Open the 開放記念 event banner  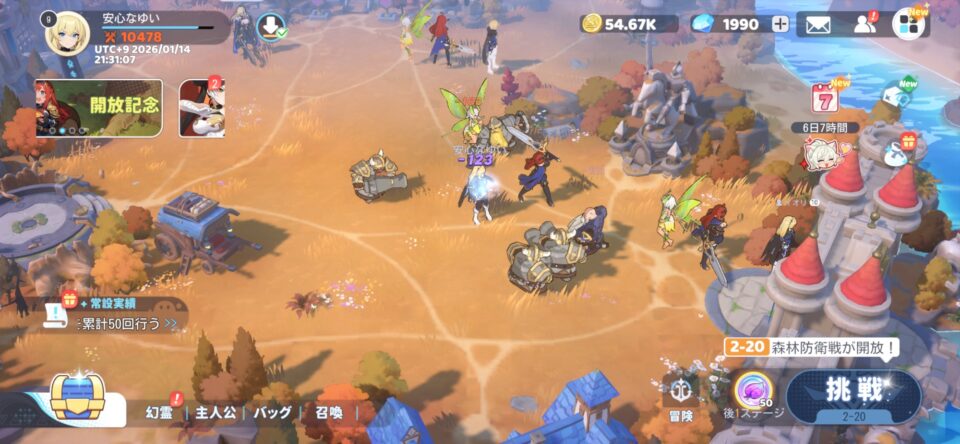pos(99,108)
